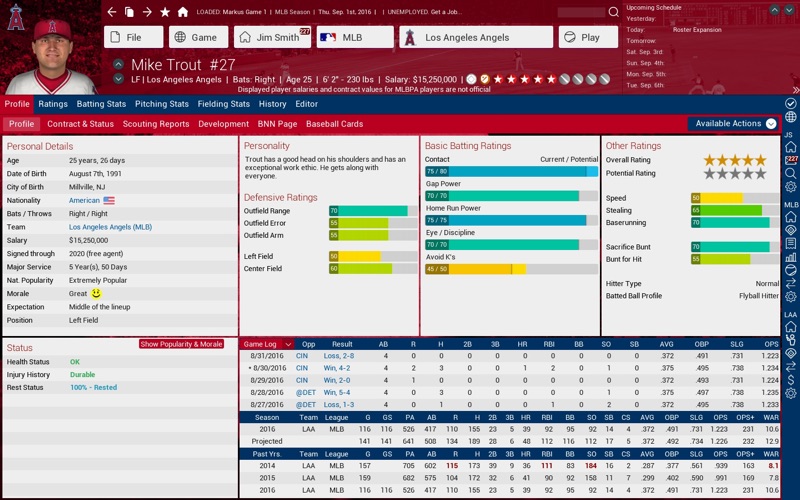
Task: Switch to the Batting Stats tab
Action: click(101, 104)
